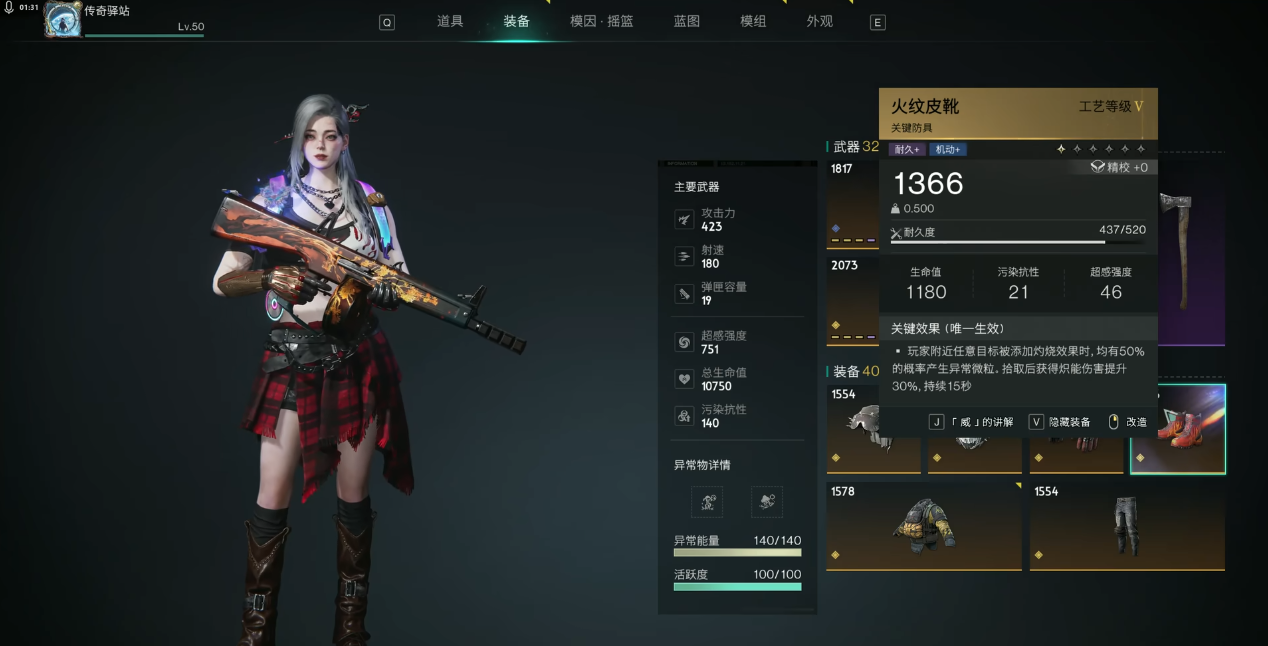Open the first anomaly detail icon
Screen dimensions: 1268x646
(707, 502)
